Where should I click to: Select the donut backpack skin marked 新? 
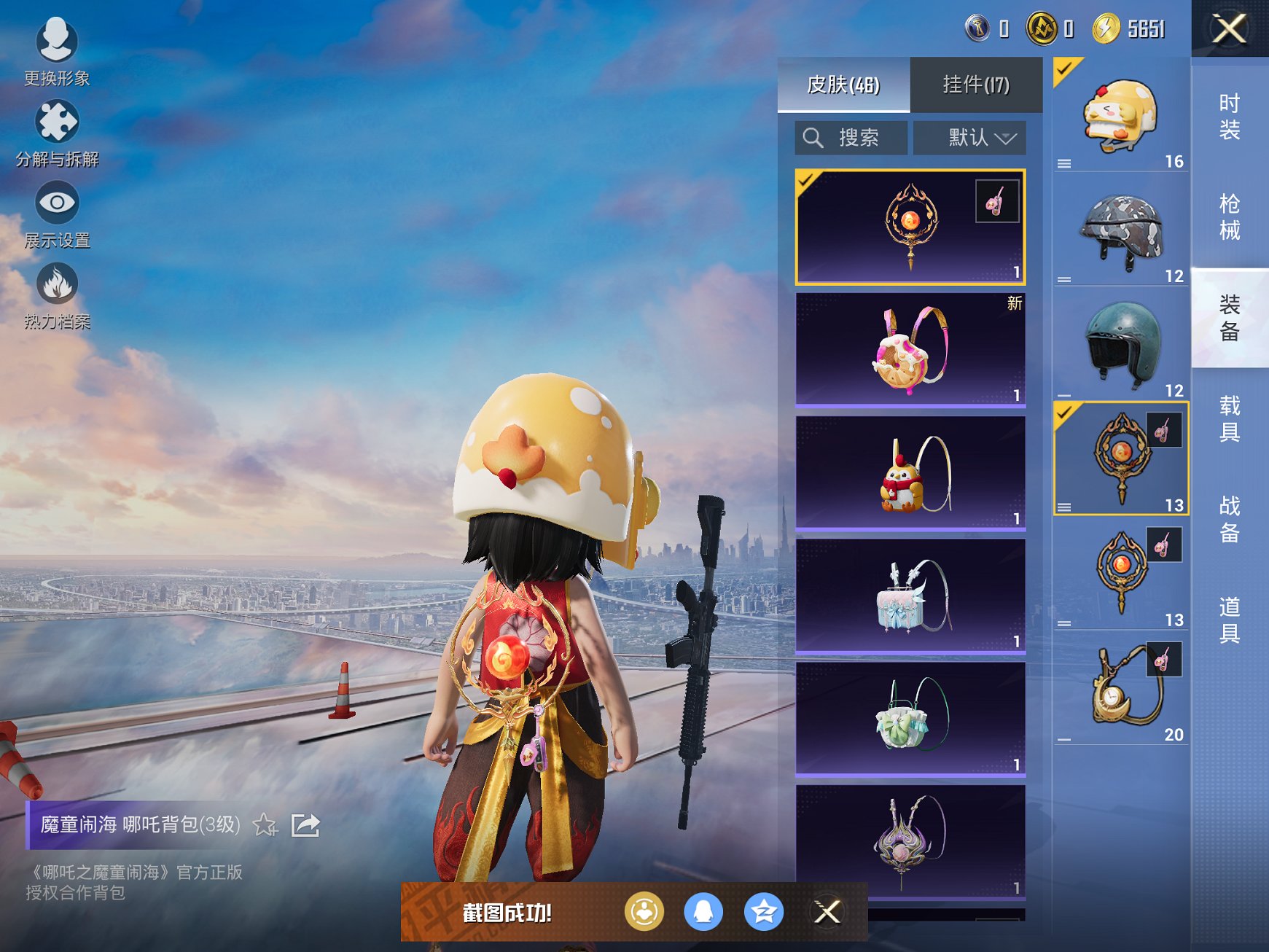tap(910, 348)
